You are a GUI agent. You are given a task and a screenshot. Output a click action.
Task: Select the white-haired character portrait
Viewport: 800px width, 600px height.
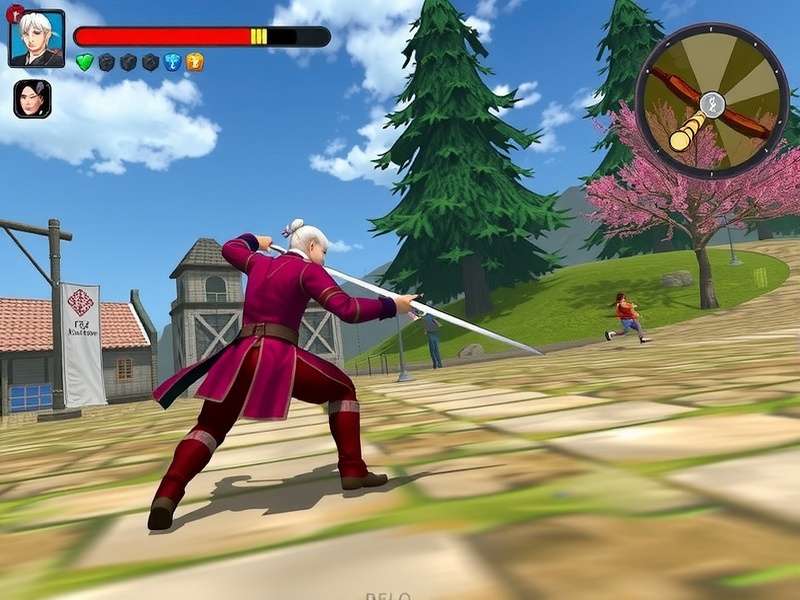tap(37, 39)
